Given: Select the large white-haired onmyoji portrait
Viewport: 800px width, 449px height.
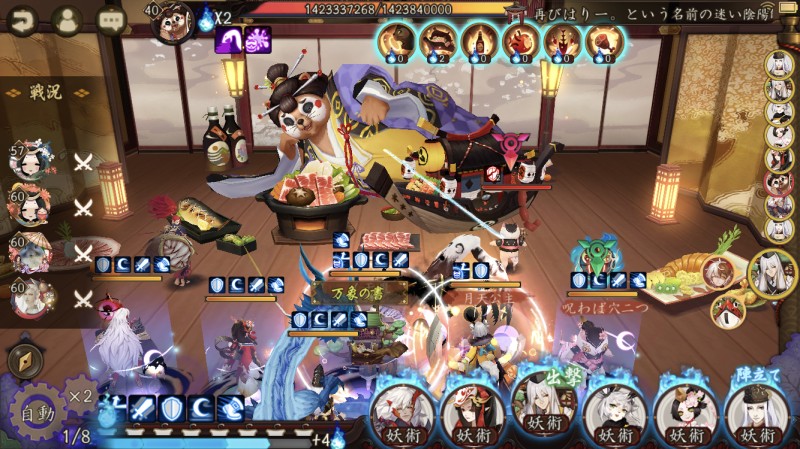Looking at the screenshot, I should click(773, 273).
